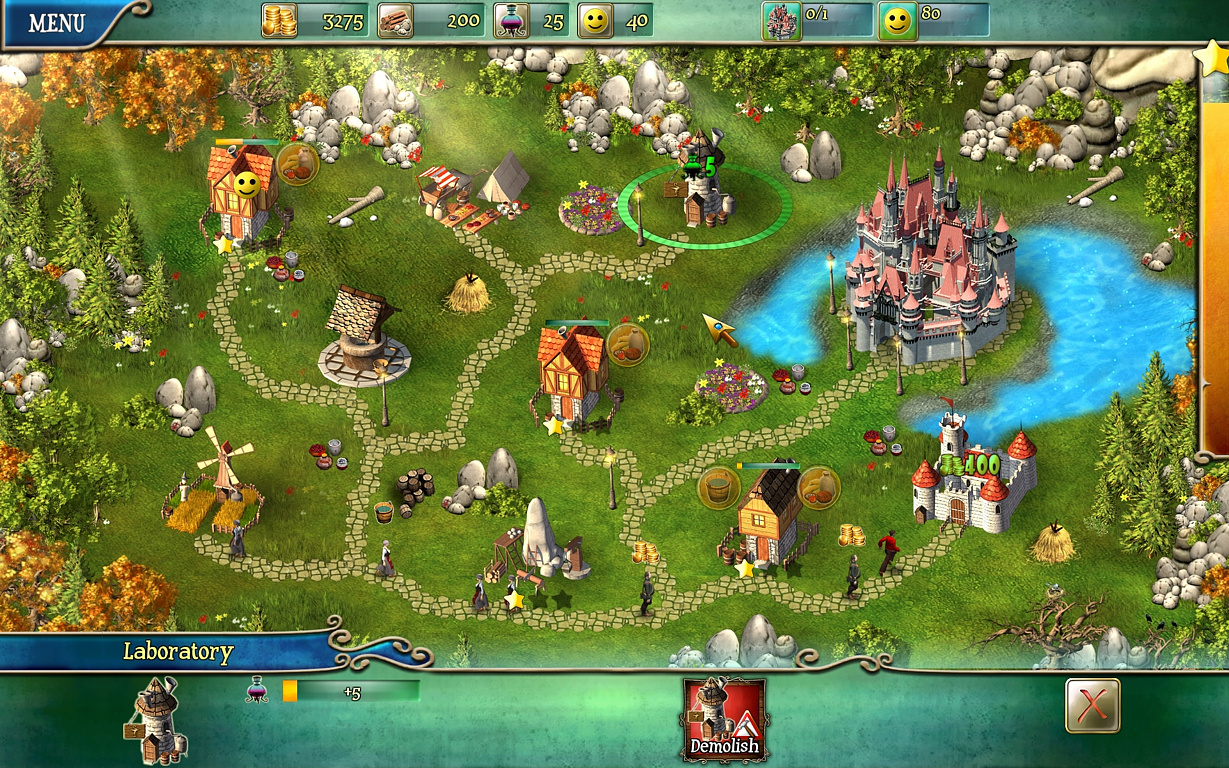The height and width of the screenshot is (768, 1229).
Task: Click the castle goal tracker icon
Action: (x=781, y=21)
